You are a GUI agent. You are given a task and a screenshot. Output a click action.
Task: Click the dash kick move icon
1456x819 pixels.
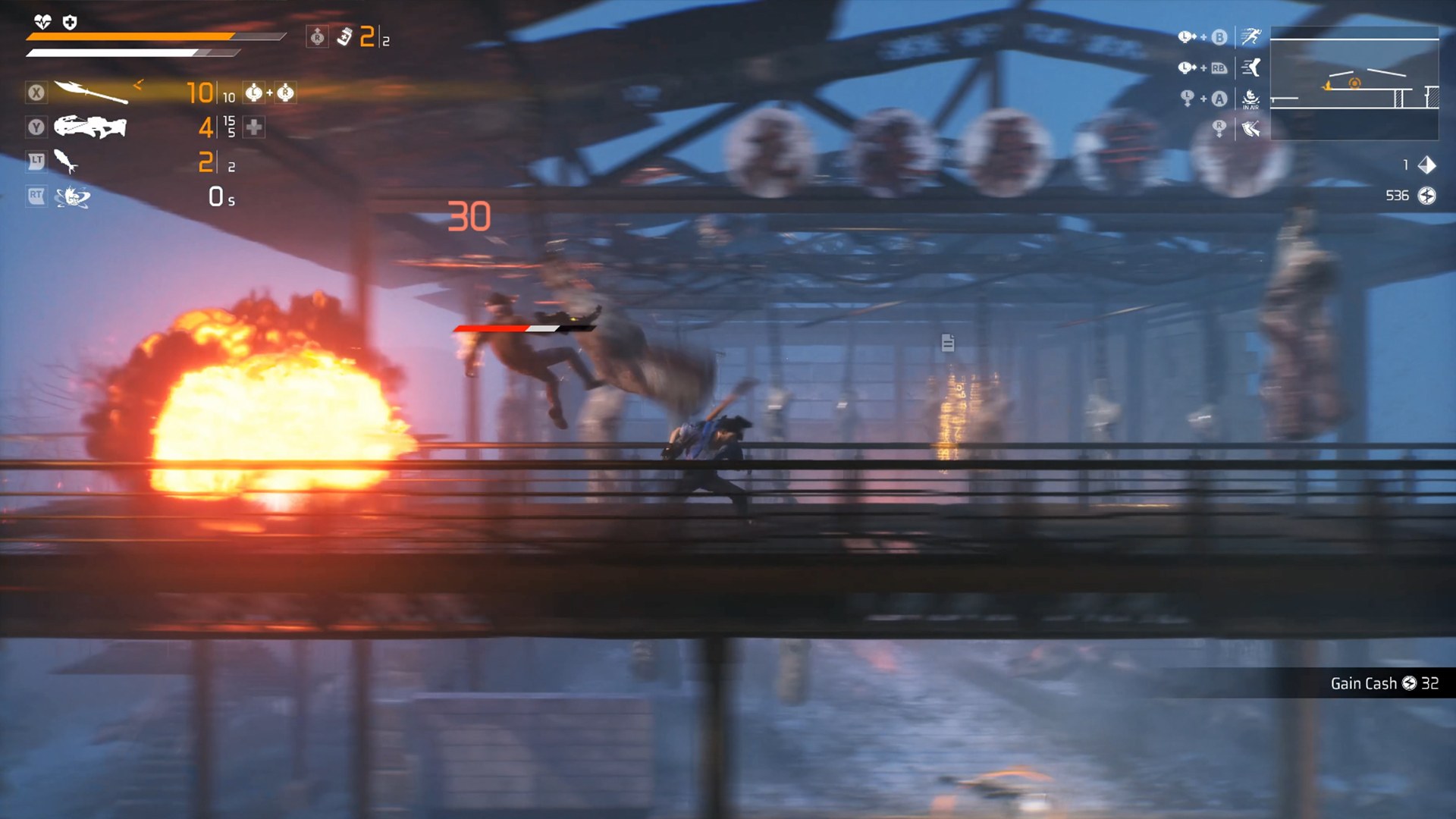pos(1250,67)
